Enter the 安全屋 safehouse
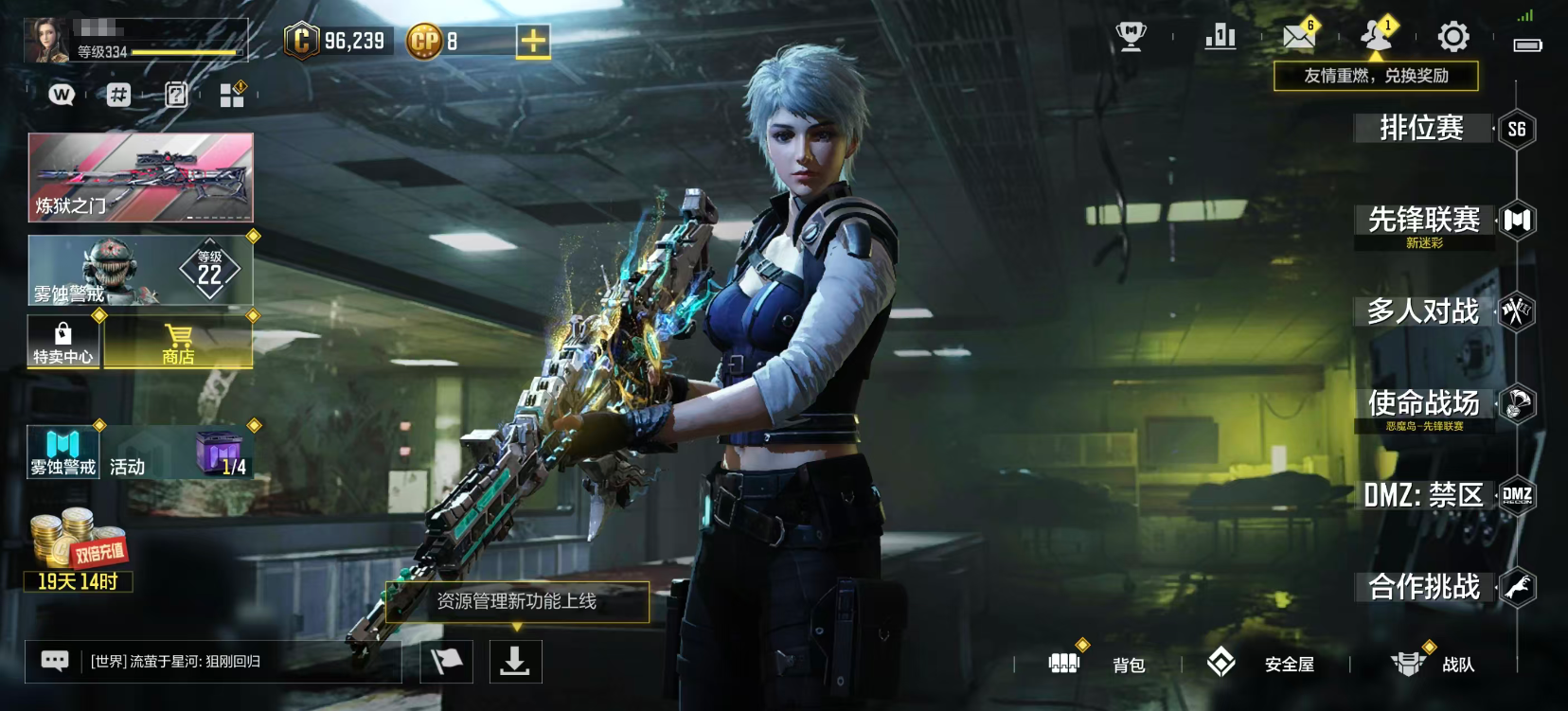The height and width of the screenshot is (711, 1568). click(1264, 664)
